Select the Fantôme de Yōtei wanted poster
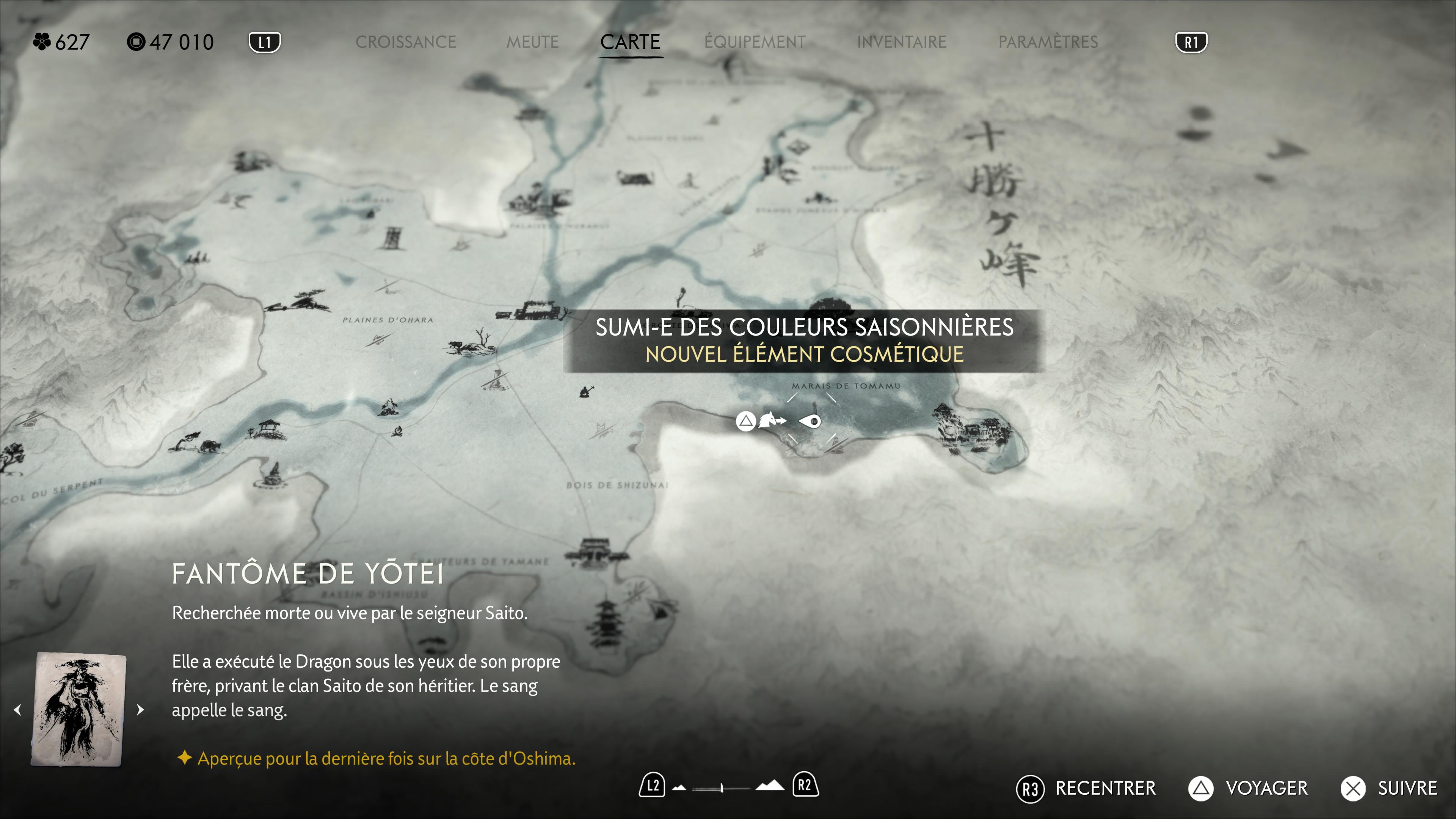1456x819 pixels. point(78,709)
